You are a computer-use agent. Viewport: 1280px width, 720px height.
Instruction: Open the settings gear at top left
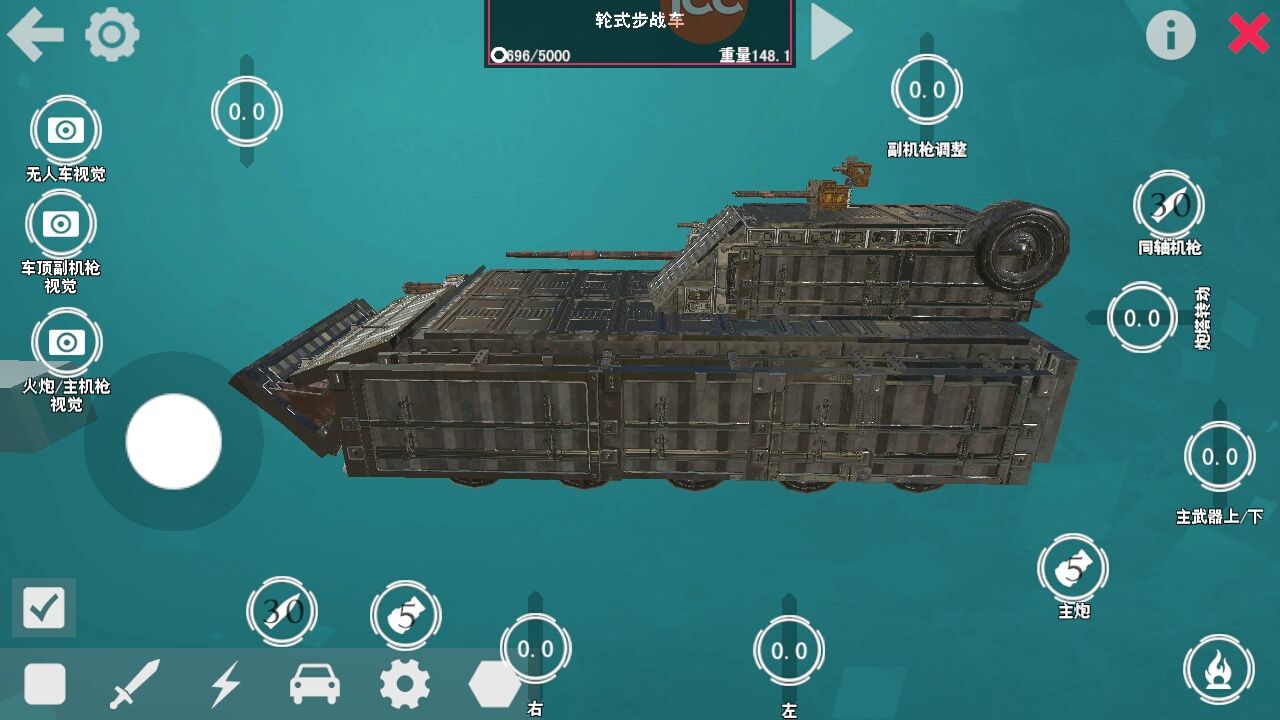click(112, 33)
